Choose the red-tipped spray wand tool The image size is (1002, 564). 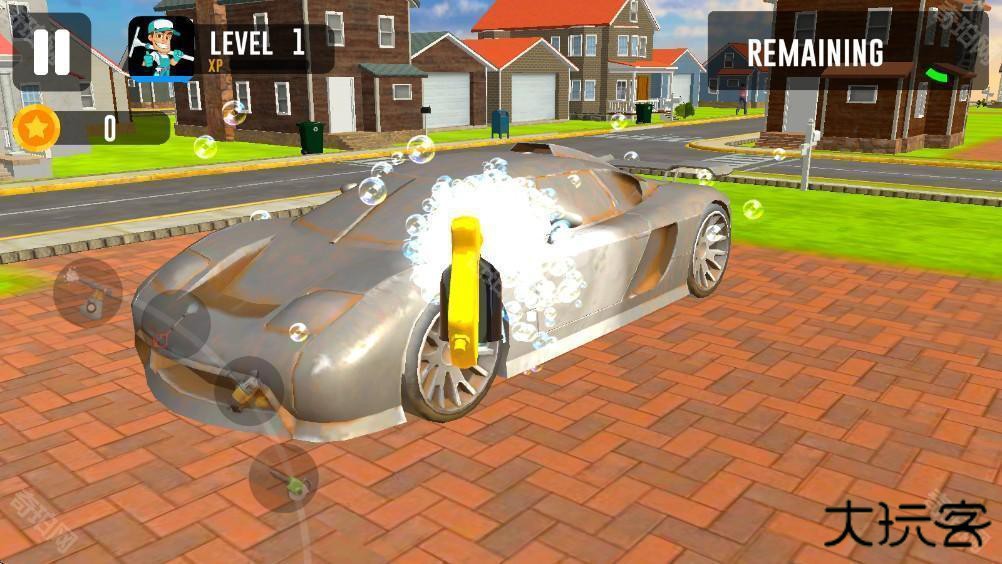coord(174,325)
